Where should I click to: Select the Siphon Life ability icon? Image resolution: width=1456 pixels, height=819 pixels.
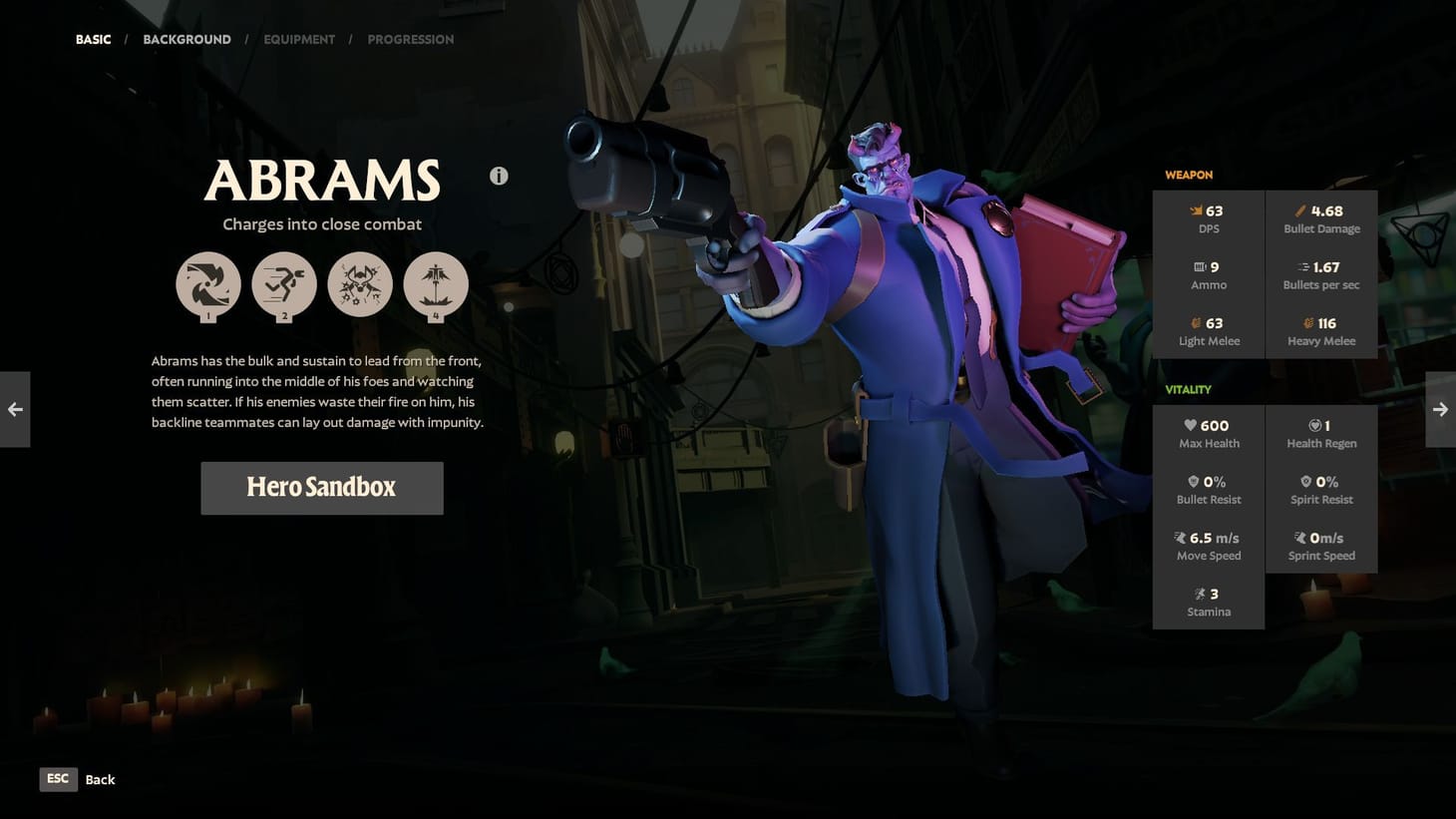pyautogui.click(x=208, y=285)
